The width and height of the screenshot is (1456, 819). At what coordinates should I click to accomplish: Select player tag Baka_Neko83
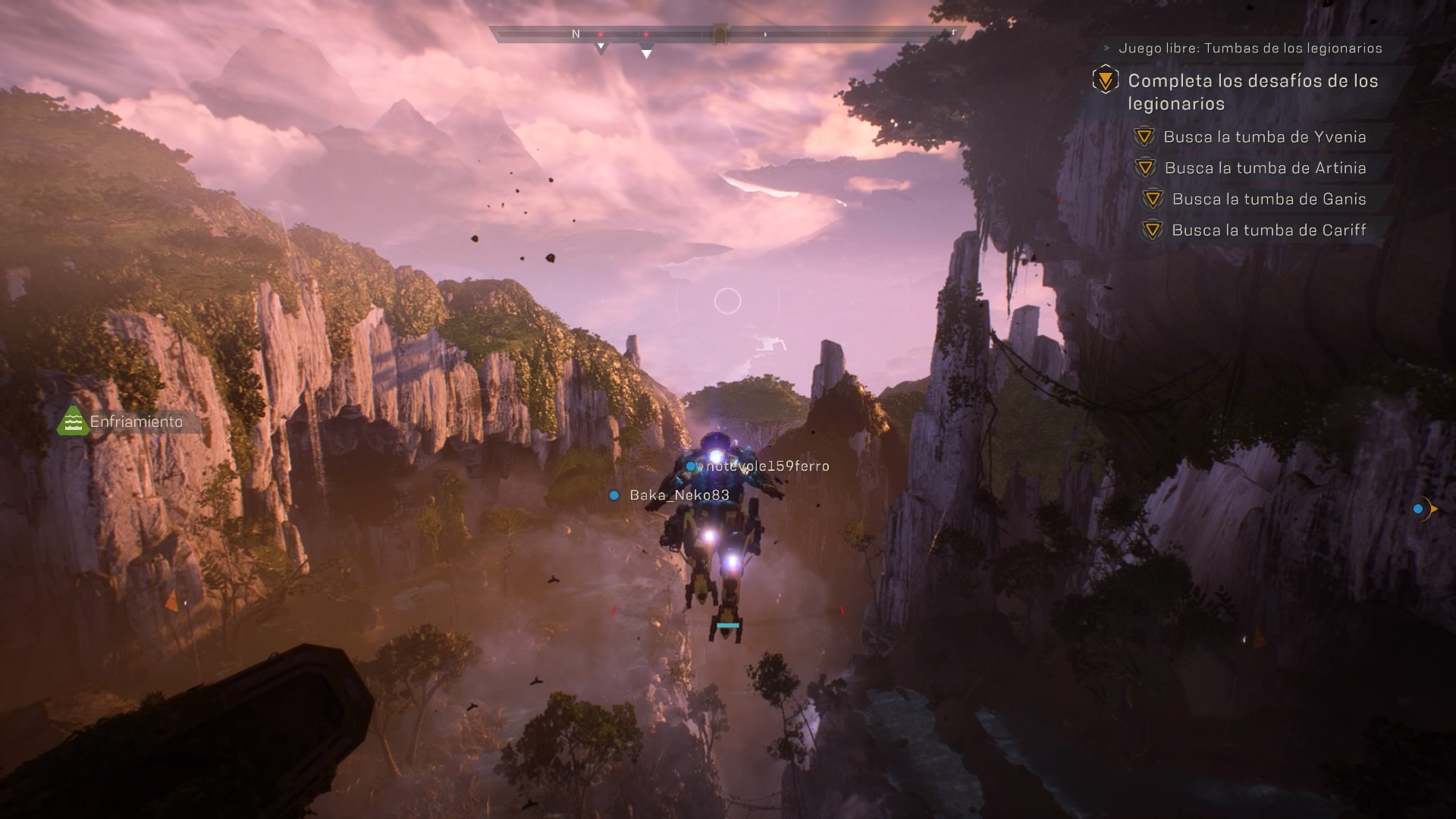coord(679,495)
